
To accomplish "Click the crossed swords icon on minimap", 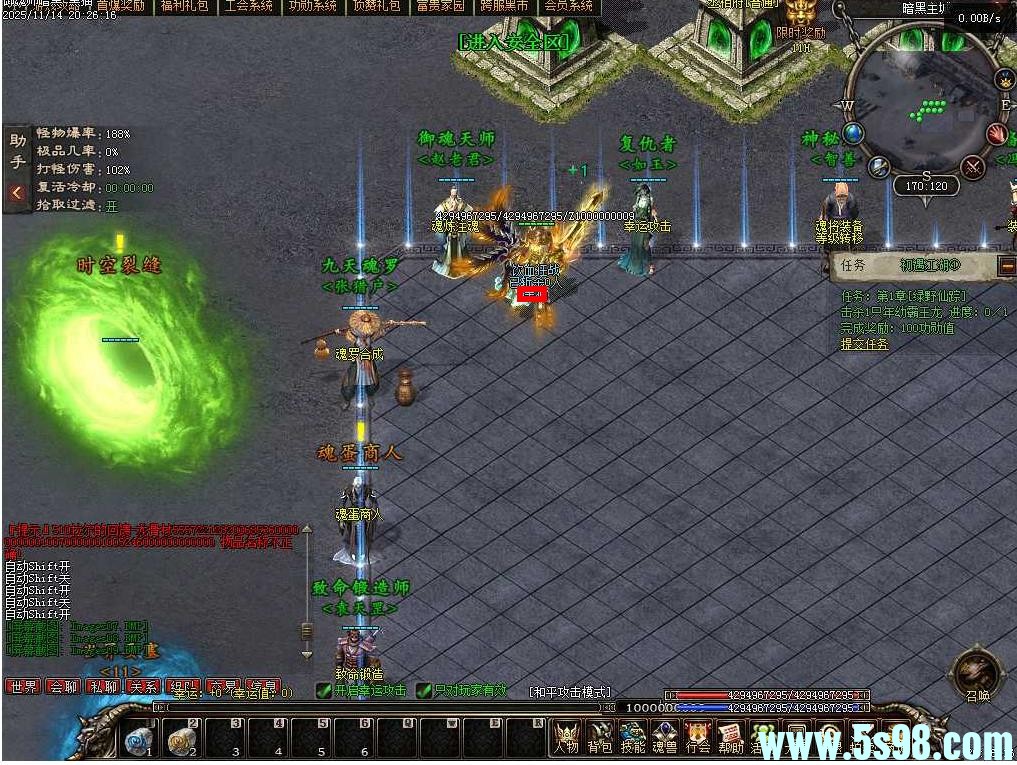I will point(972,166).
